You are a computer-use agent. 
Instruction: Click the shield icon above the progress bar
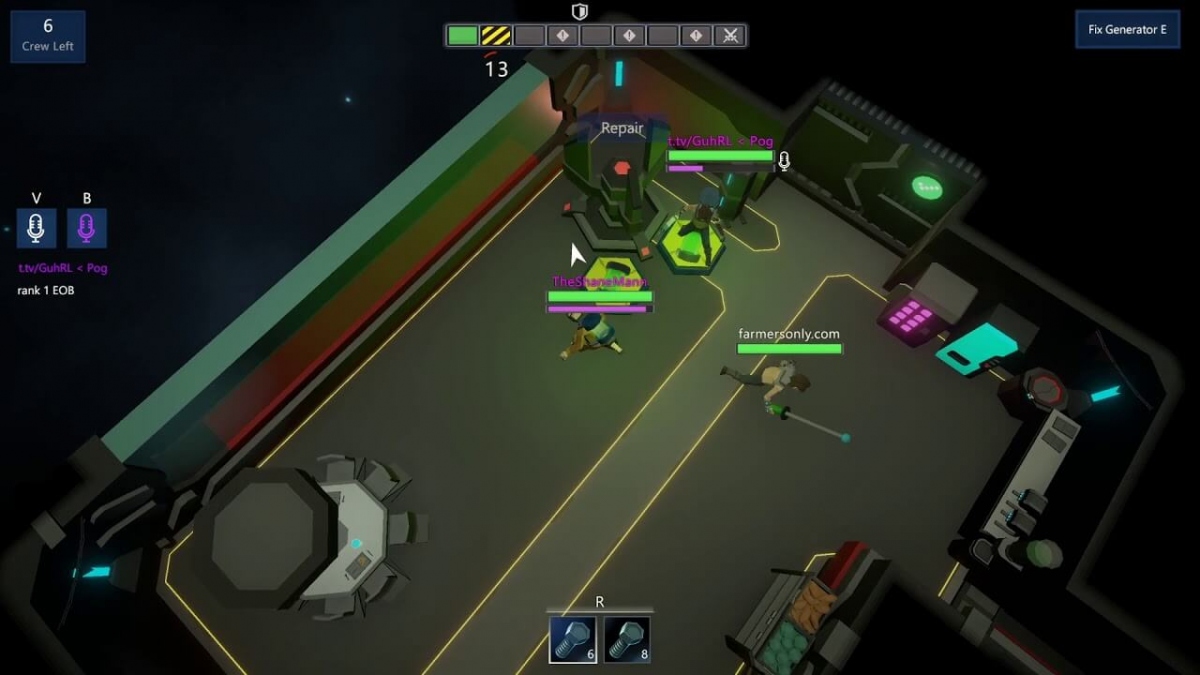tap(579, 11)
